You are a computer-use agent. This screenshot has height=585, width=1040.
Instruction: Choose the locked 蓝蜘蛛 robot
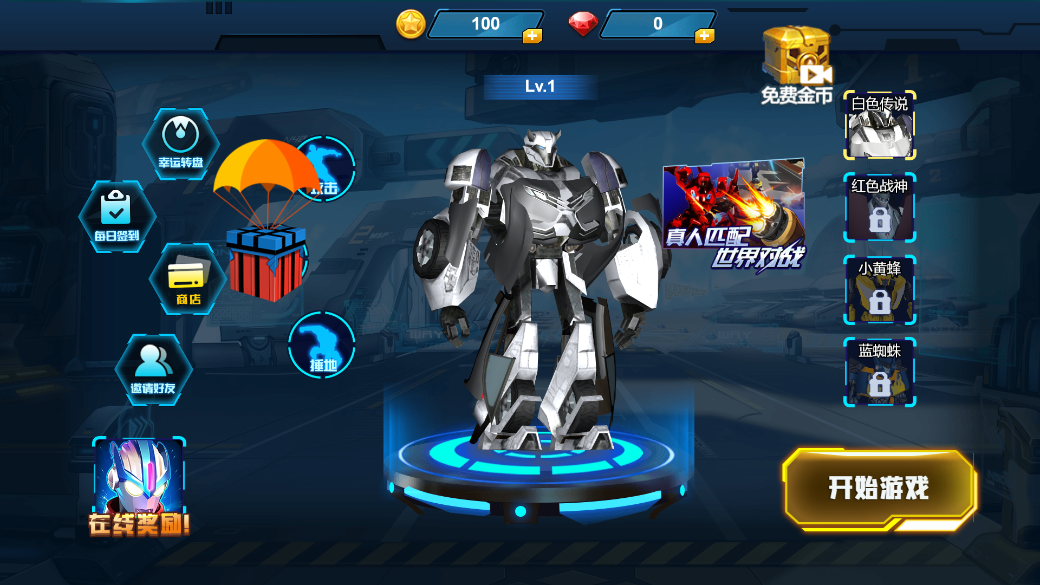(879, 374)
